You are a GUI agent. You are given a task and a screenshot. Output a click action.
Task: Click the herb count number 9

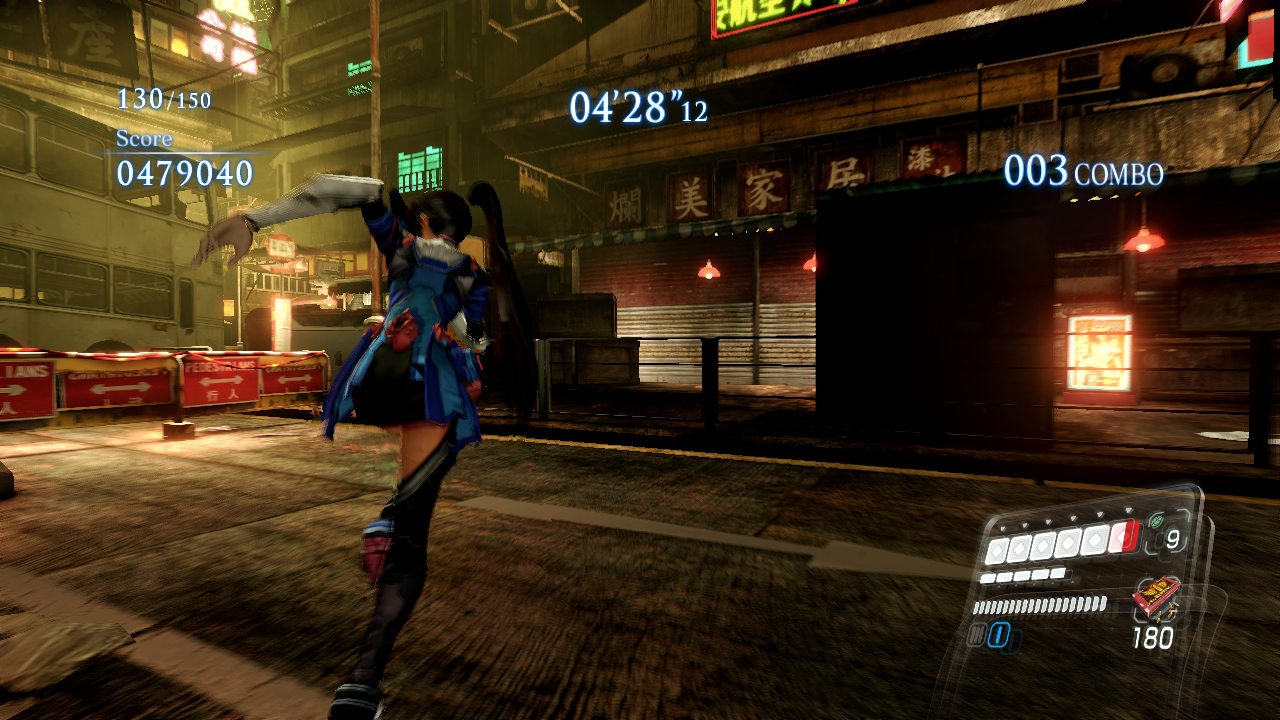(x=1172, y=539)
